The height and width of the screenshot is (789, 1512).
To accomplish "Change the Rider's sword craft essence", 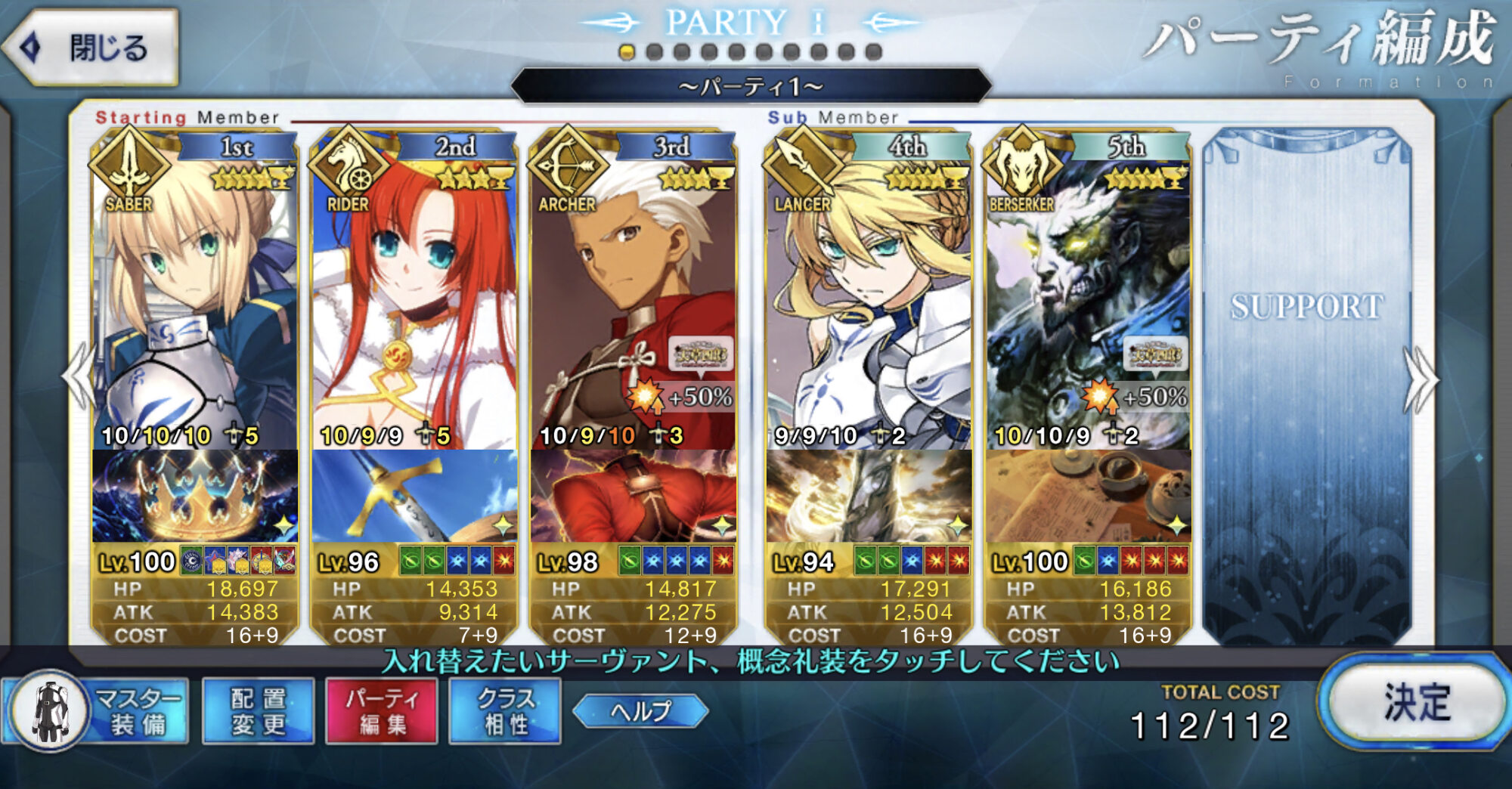I will click(x=414, y=497).
